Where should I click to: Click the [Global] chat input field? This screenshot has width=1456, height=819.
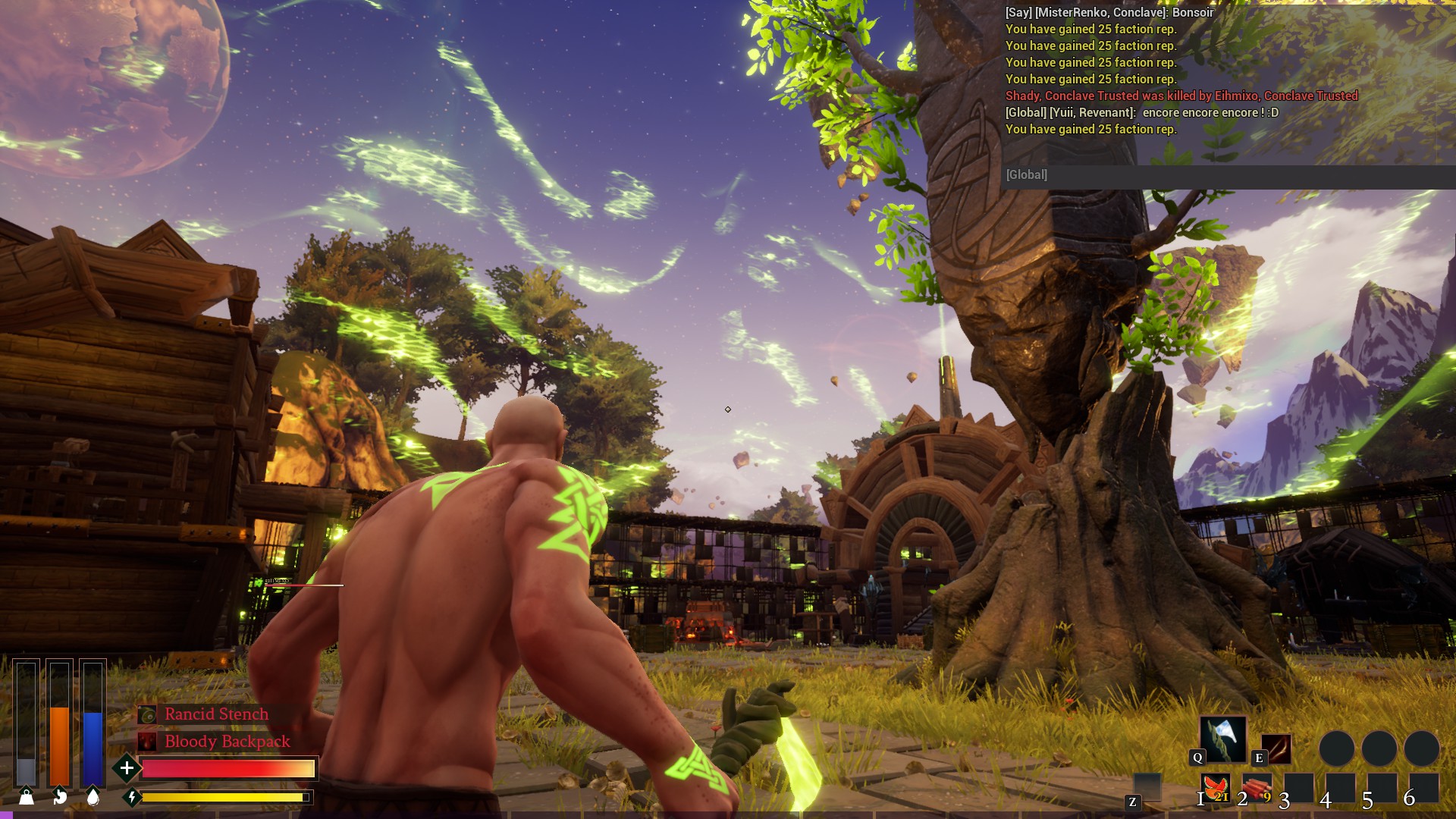click(x=1227, y=175)
